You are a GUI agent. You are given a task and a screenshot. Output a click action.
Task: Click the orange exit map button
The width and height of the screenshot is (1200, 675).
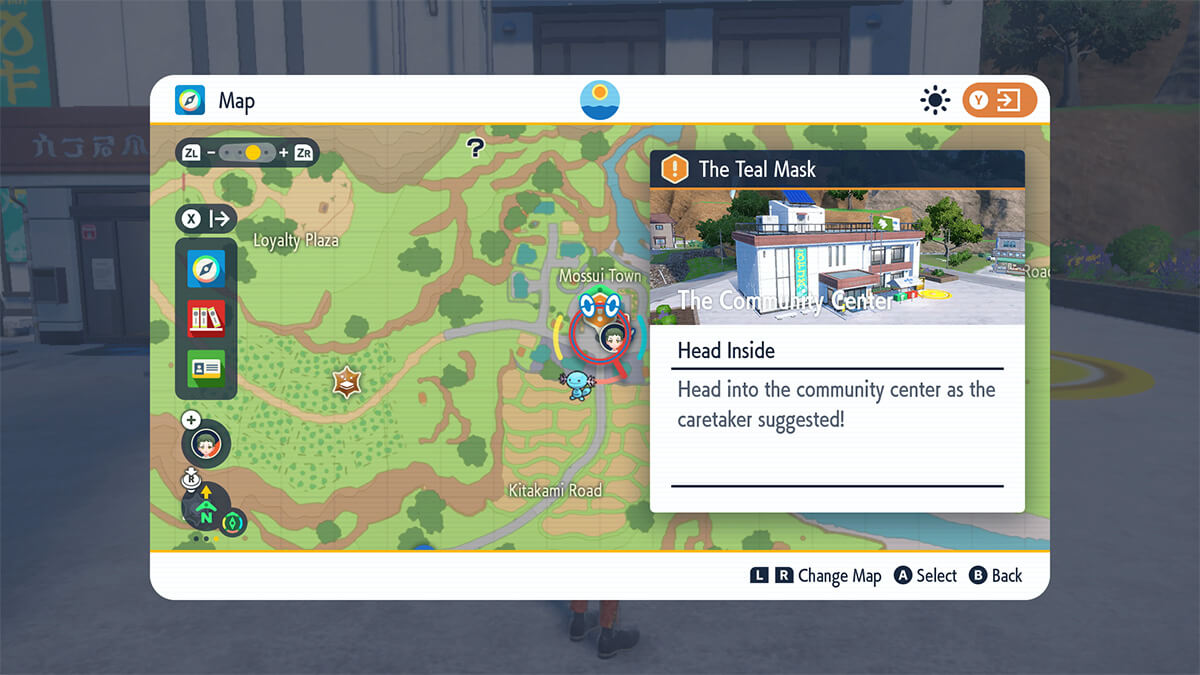(x=999, y=100)
